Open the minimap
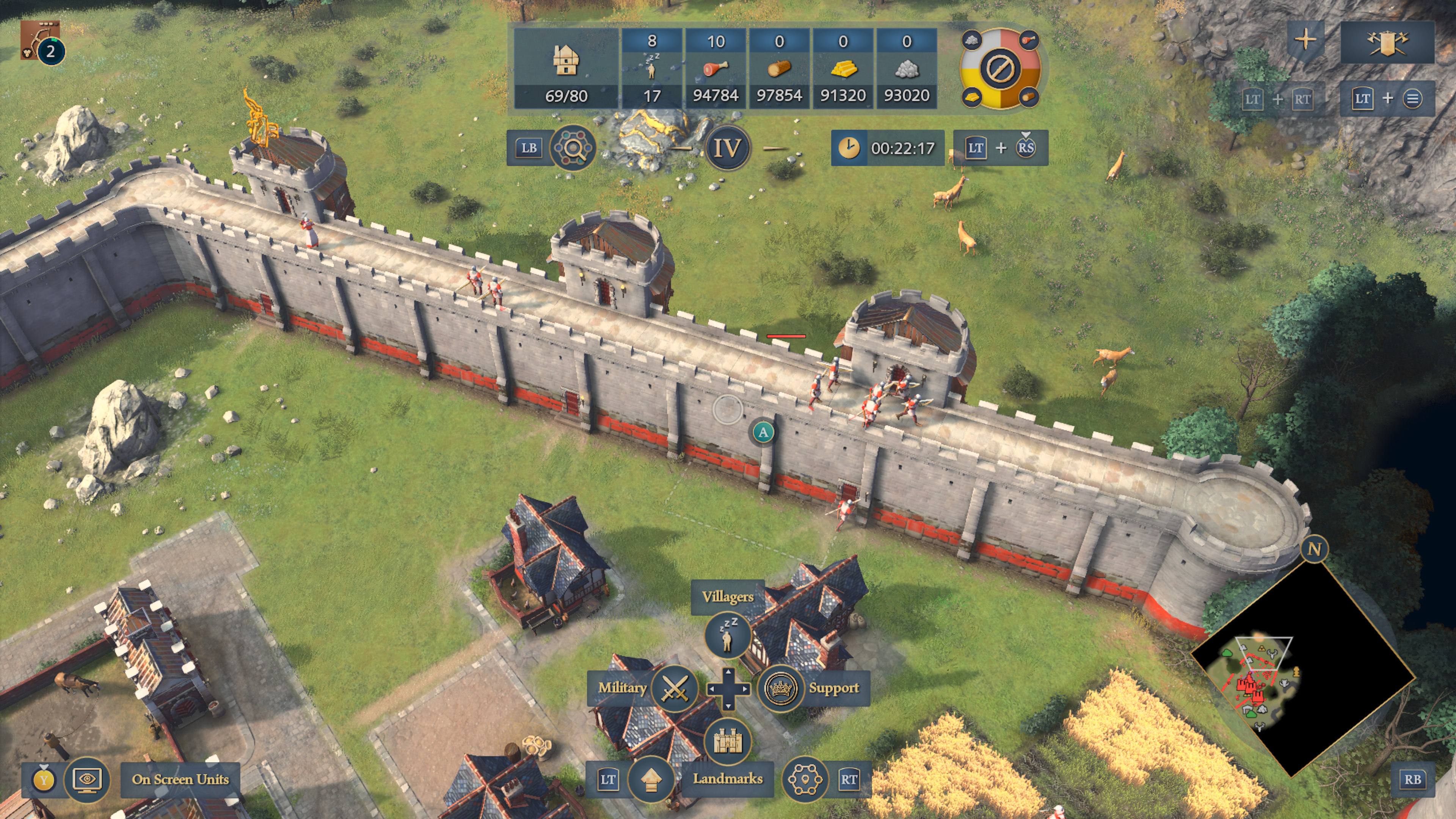This screenshot has width=1456, height=819. (x=1302, y=667)
